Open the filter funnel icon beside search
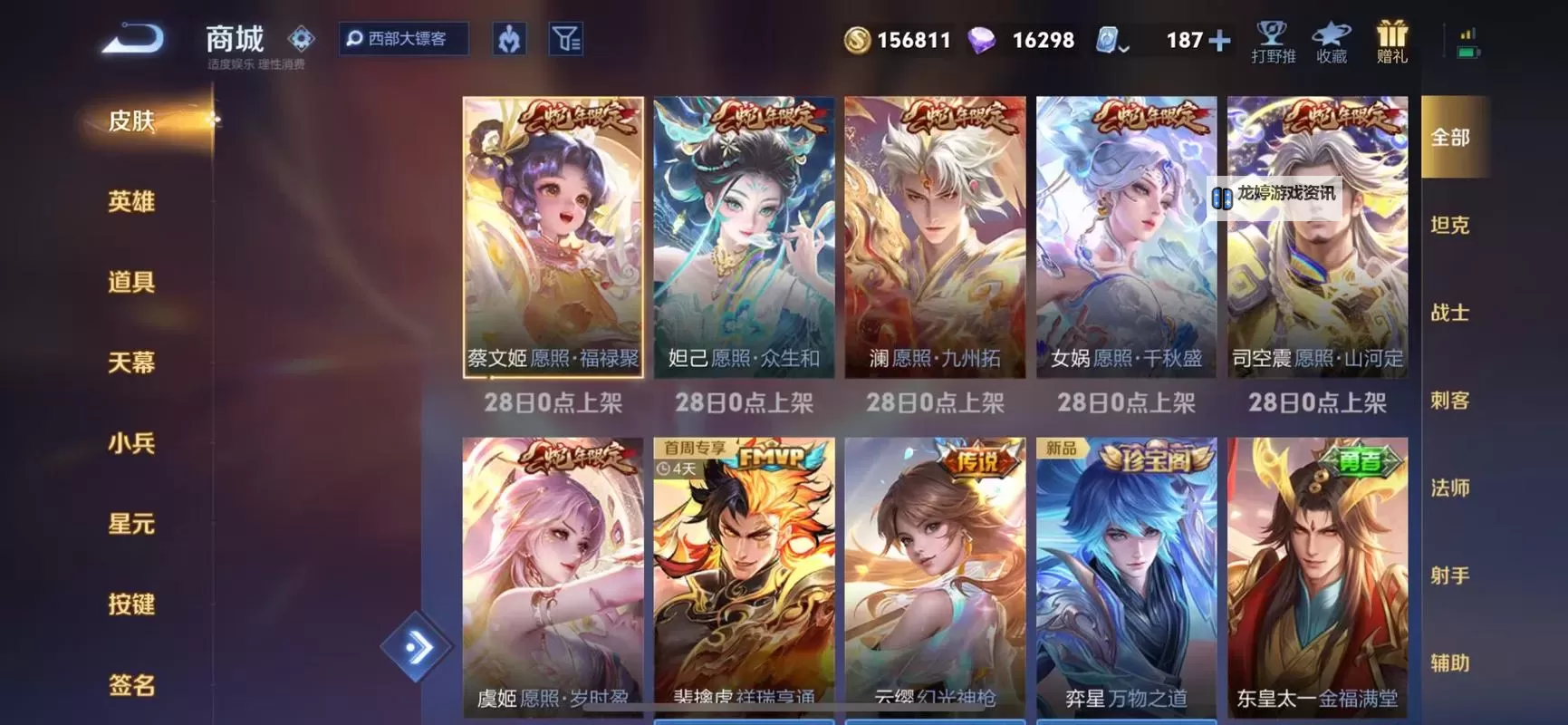 (567, 40)
